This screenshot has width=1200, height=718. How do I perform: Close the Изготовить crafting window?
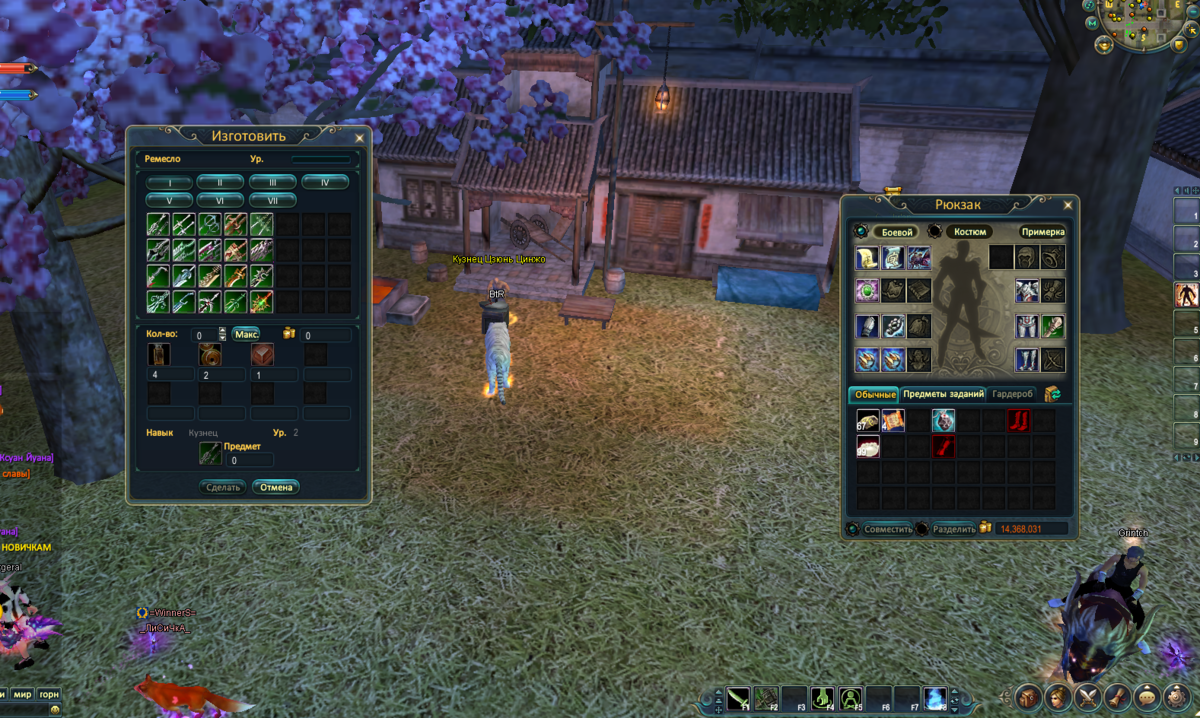point(359,138)
